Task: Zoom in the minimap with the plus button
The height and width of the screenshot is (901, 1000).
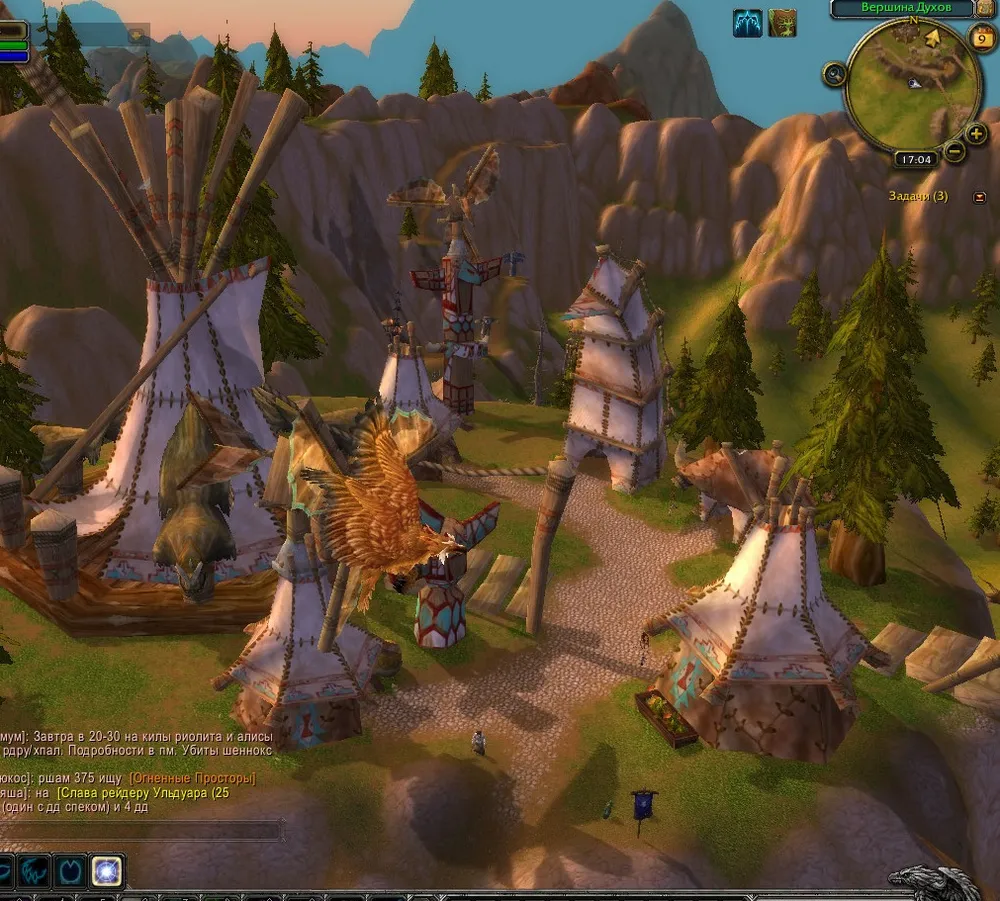Action: pyautogui.click(x=976, y=133)
